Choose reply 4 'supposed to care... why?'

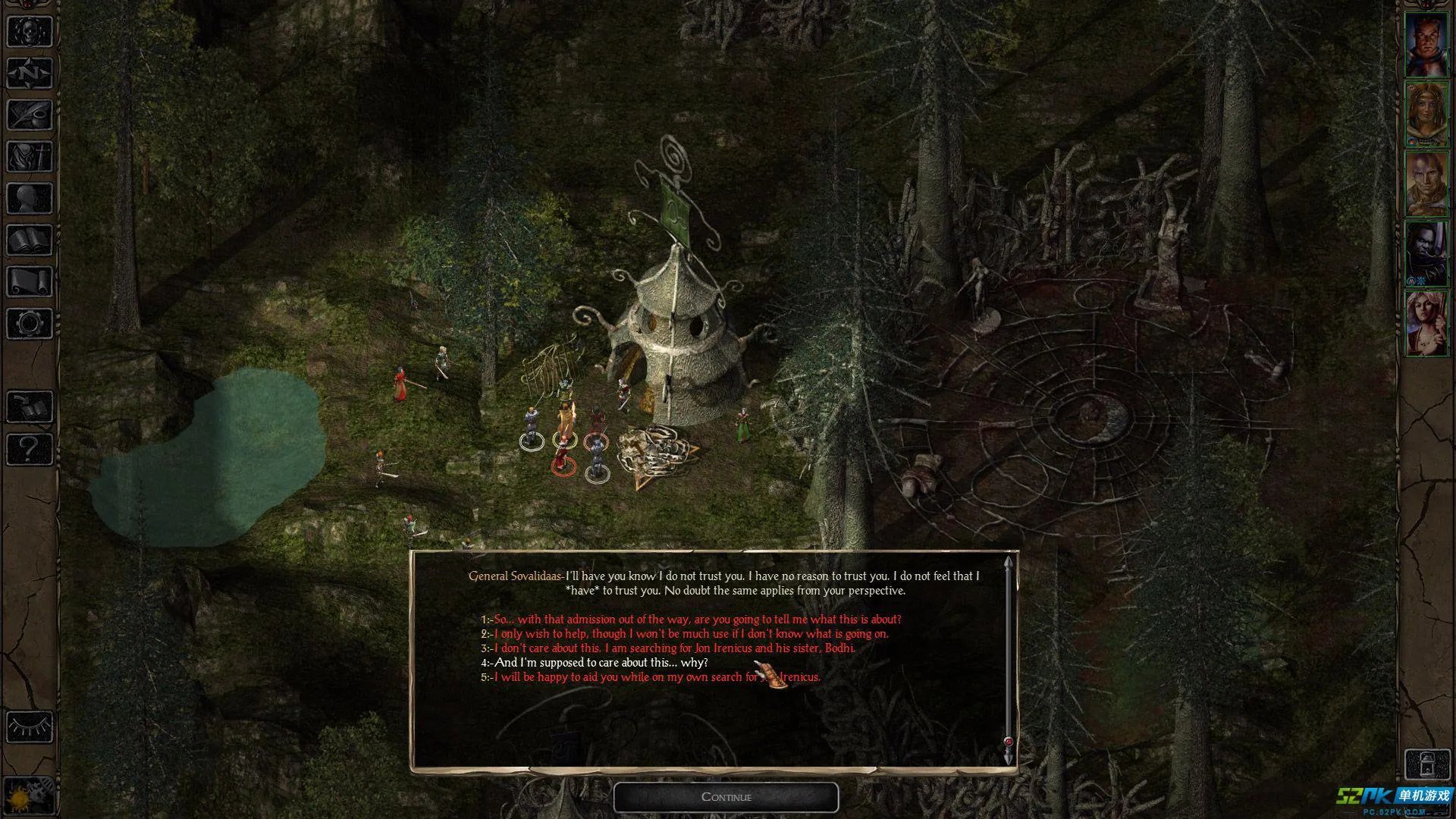[601, 663]
